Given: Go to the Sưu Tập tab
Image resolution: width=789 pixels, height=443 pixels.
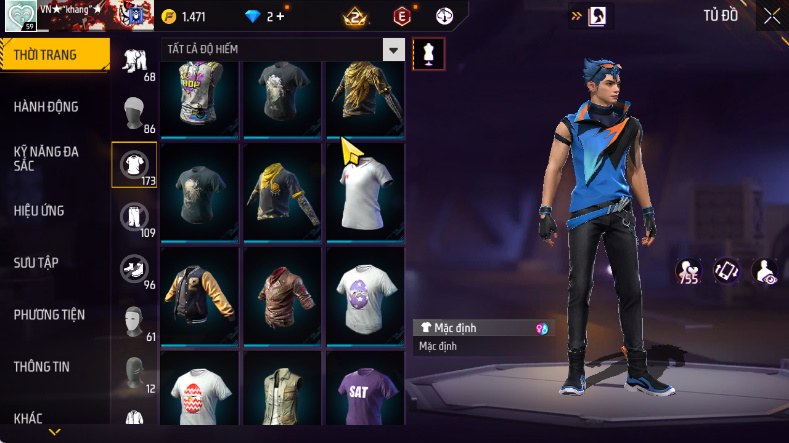Looking at the screenshot, I should 37,263.
